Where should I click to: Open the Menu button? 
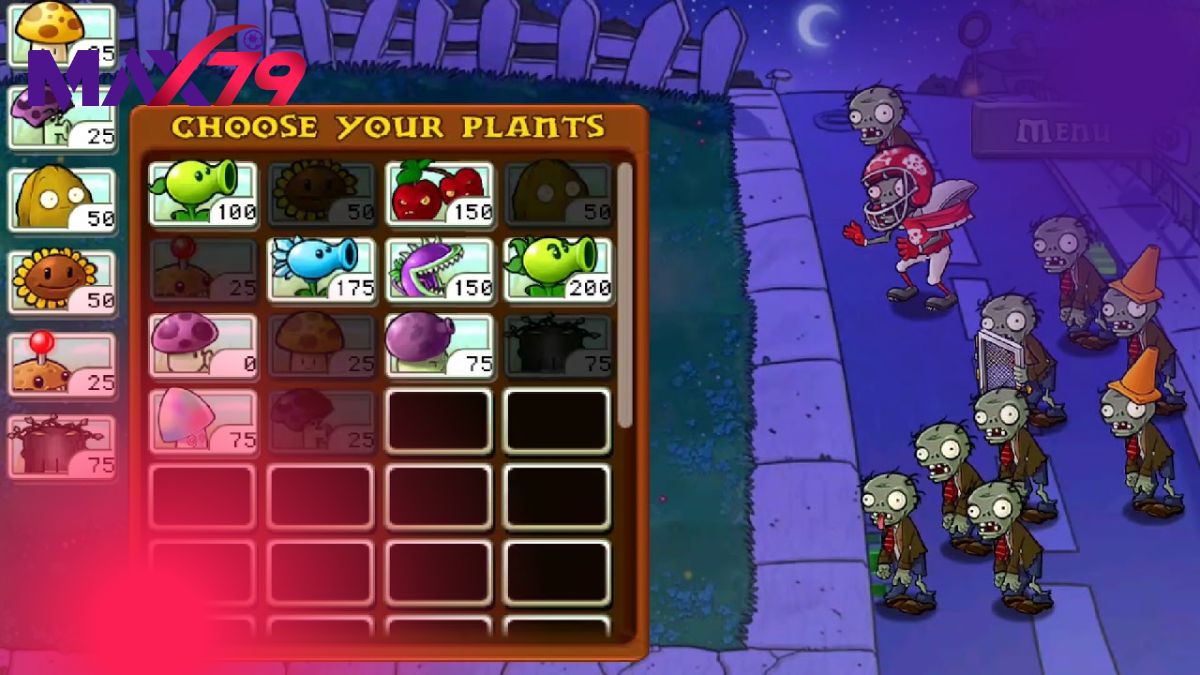point(1062,131)
